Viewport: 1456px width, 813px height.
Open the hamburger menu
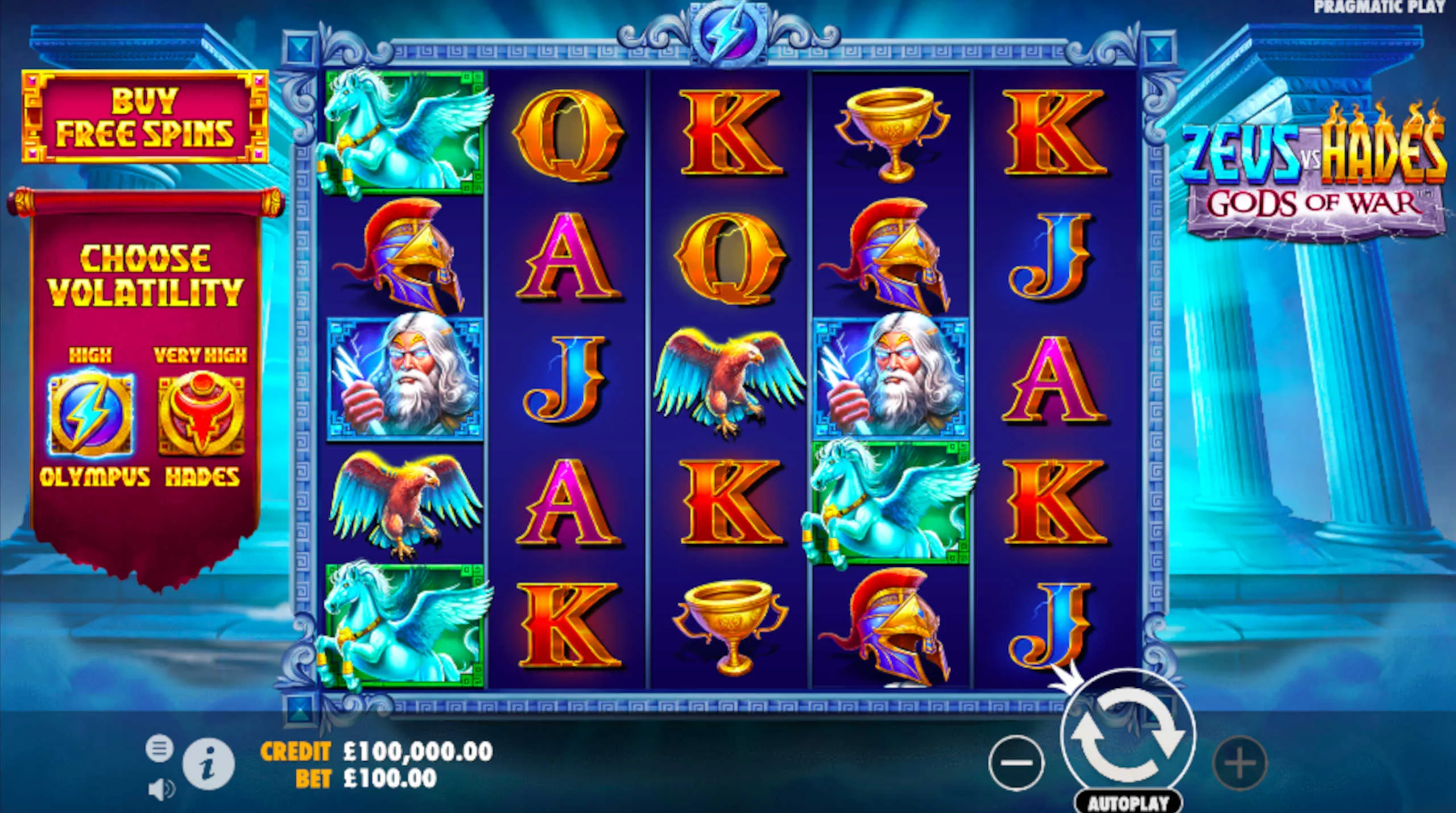pyautogui.click(x=159, y=748)
